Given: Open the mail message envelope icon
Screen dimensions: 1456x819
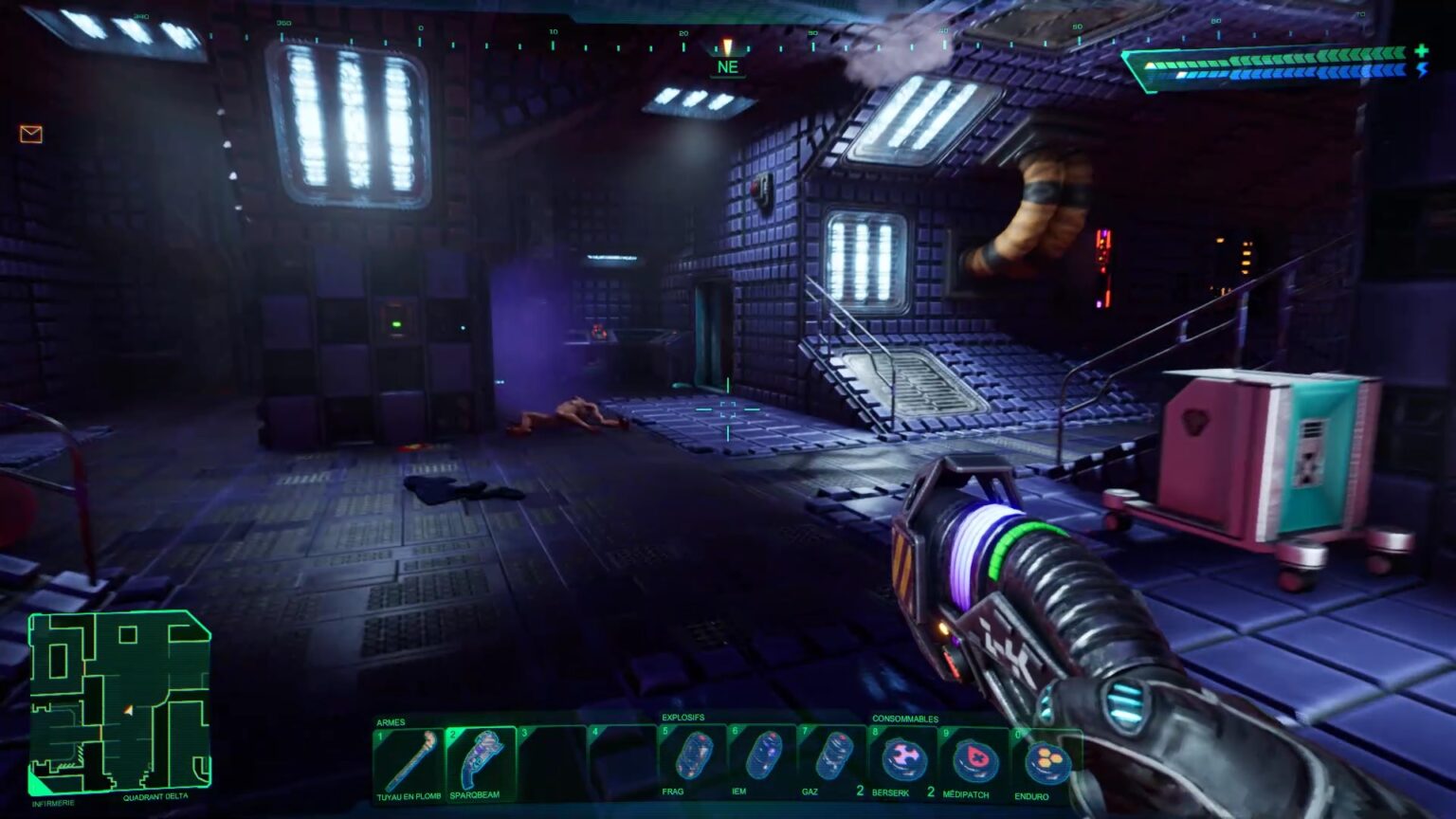Looking at the screenshot, I should pyautogui.click(x=29, y=134).
